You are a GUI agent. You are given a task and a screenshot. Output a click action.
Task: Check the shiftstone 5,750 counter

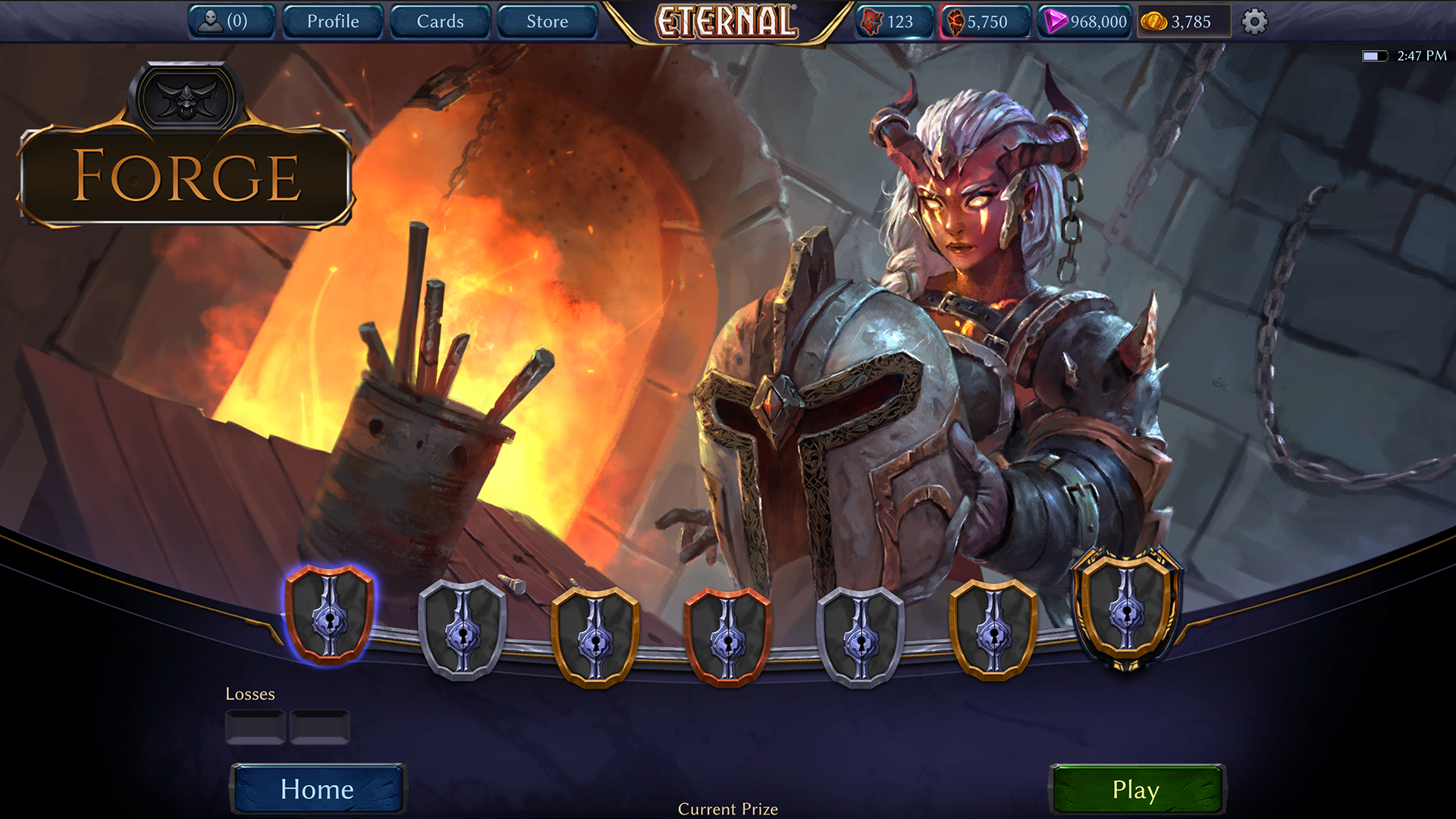[x=985, y=21]
